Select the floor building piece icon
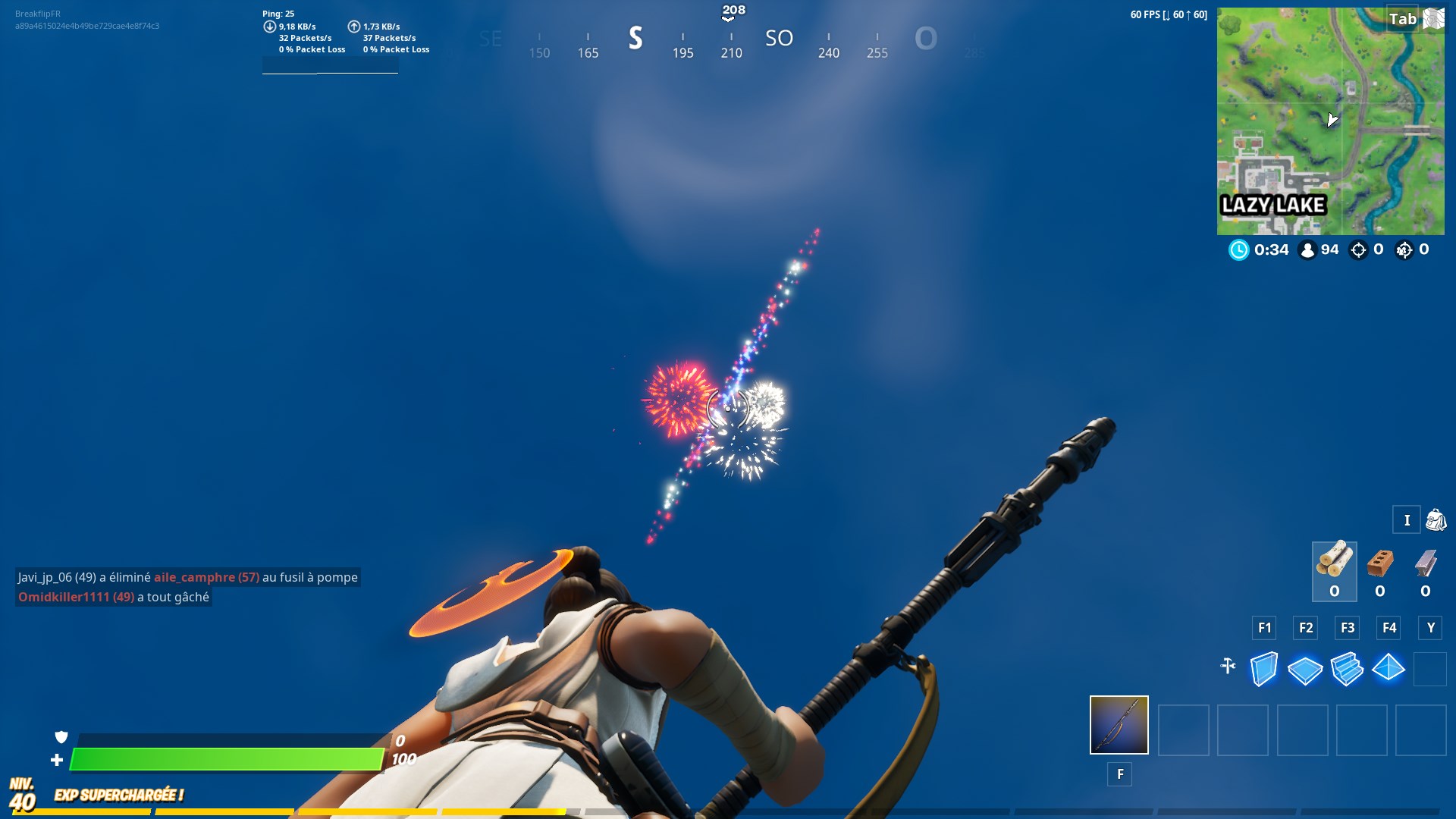 (1306, 670)
